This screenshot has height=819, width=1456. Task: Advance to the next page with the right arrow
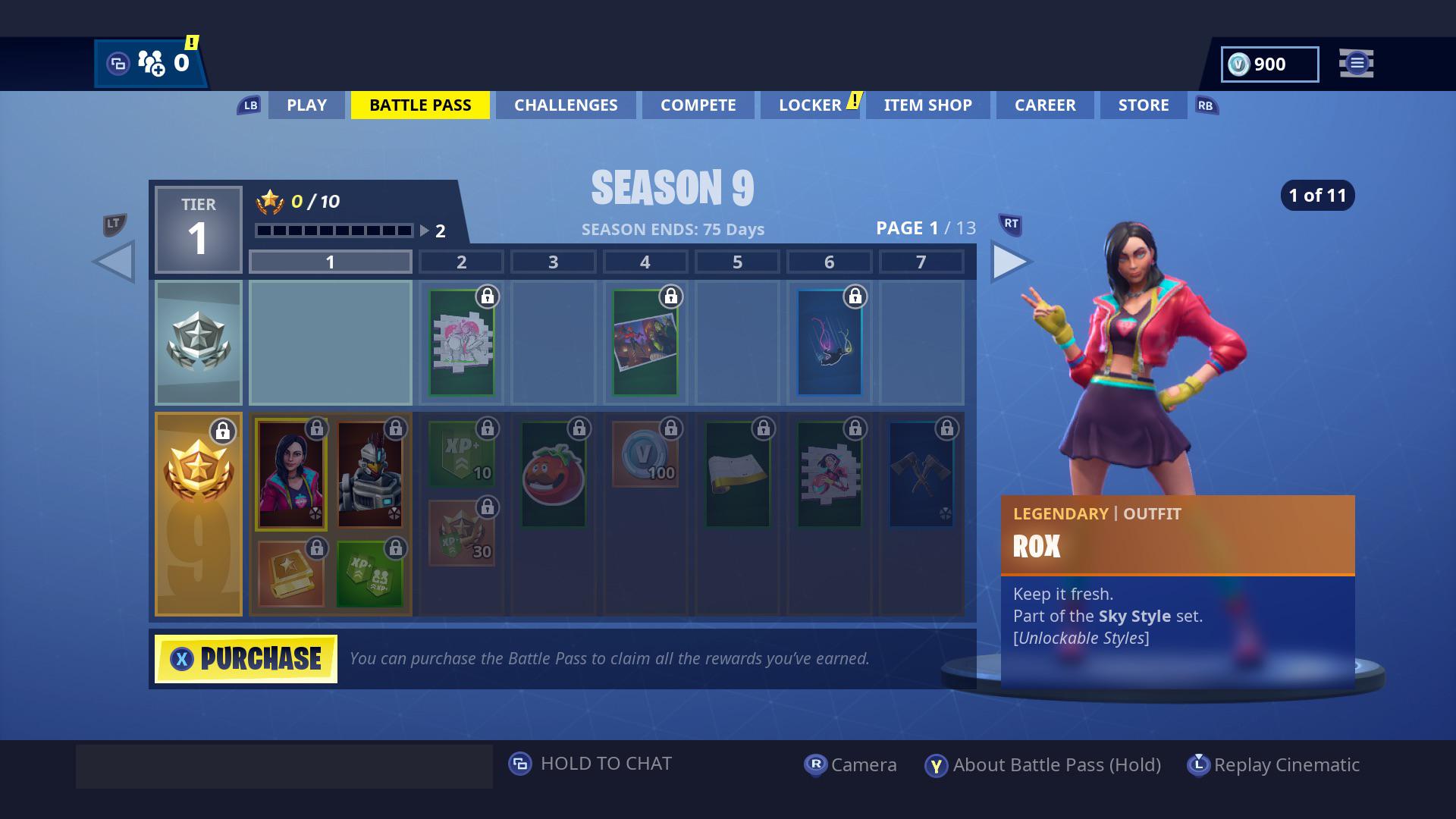click(x=1011, y=261)
